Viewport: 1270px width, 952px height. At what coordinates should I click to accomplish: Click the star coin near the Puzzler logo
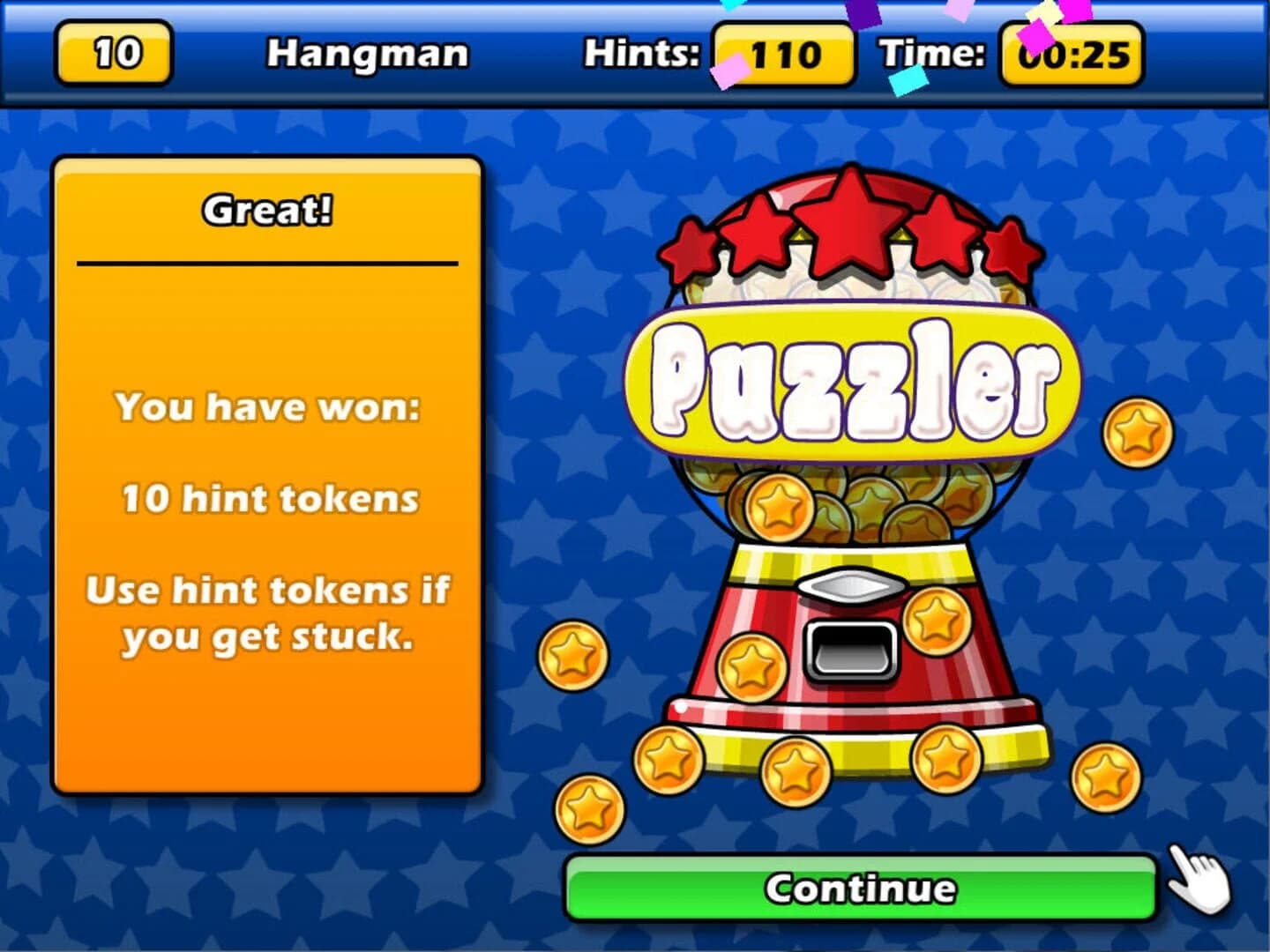tap(1136, 432)
